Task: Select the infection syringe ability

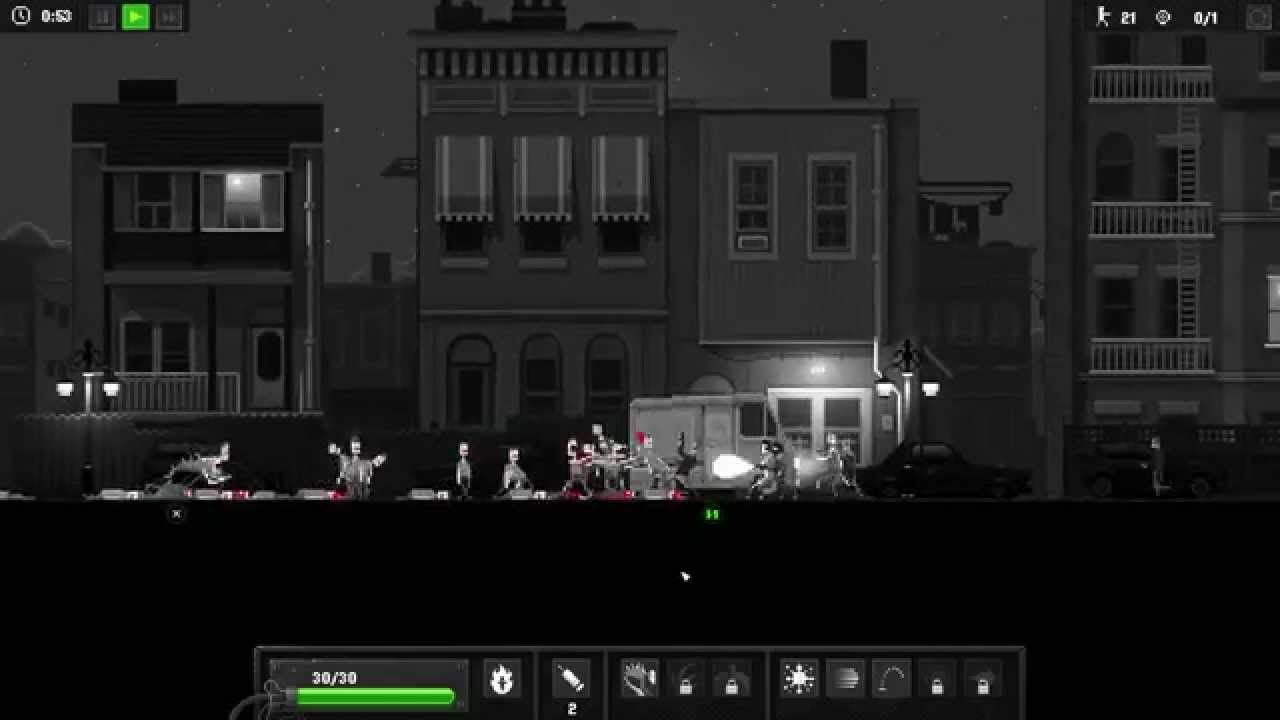Action: coord(570,678)
